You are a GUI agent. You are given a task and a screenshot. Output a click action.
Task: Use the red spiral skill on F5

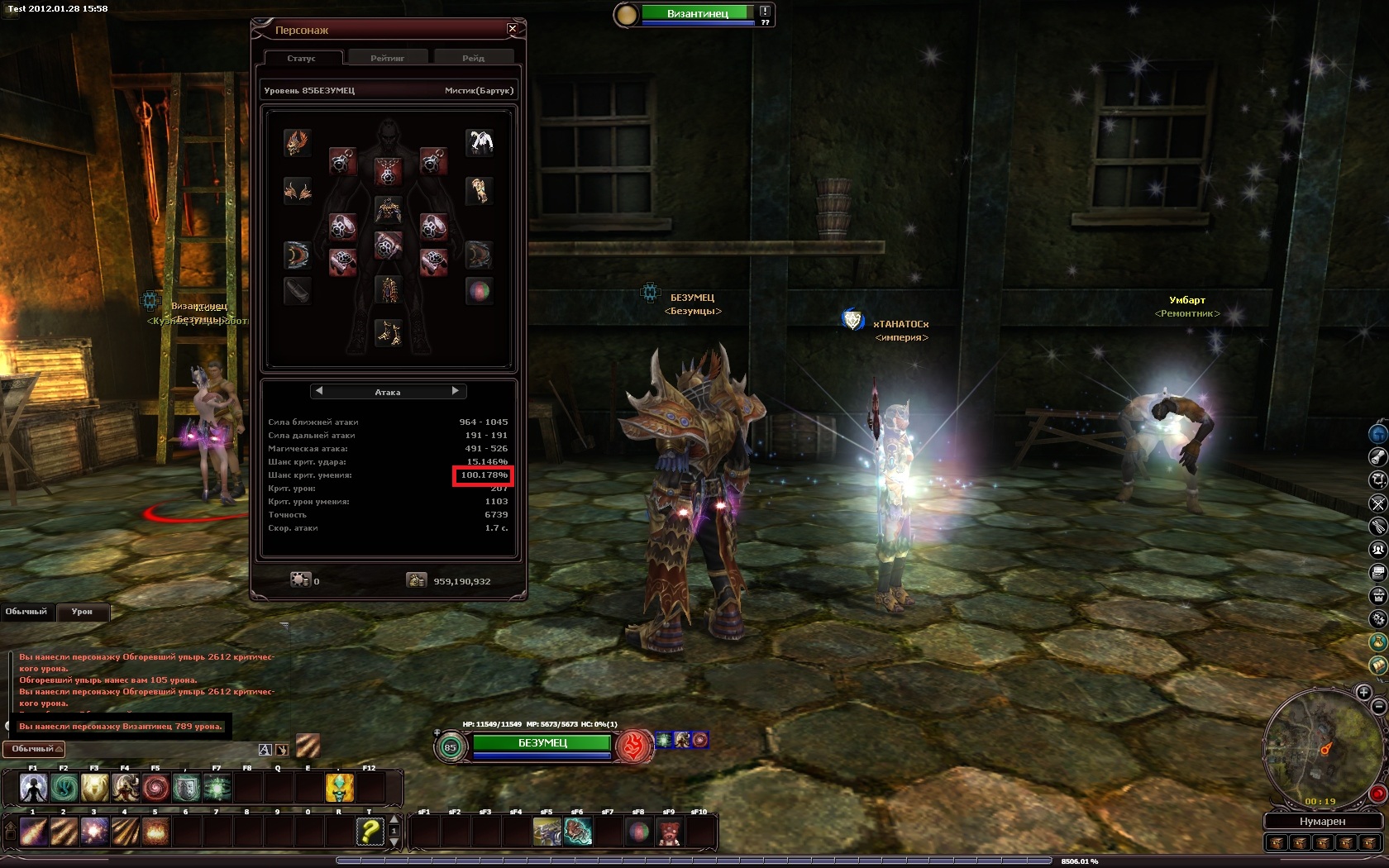pos(155,789)
